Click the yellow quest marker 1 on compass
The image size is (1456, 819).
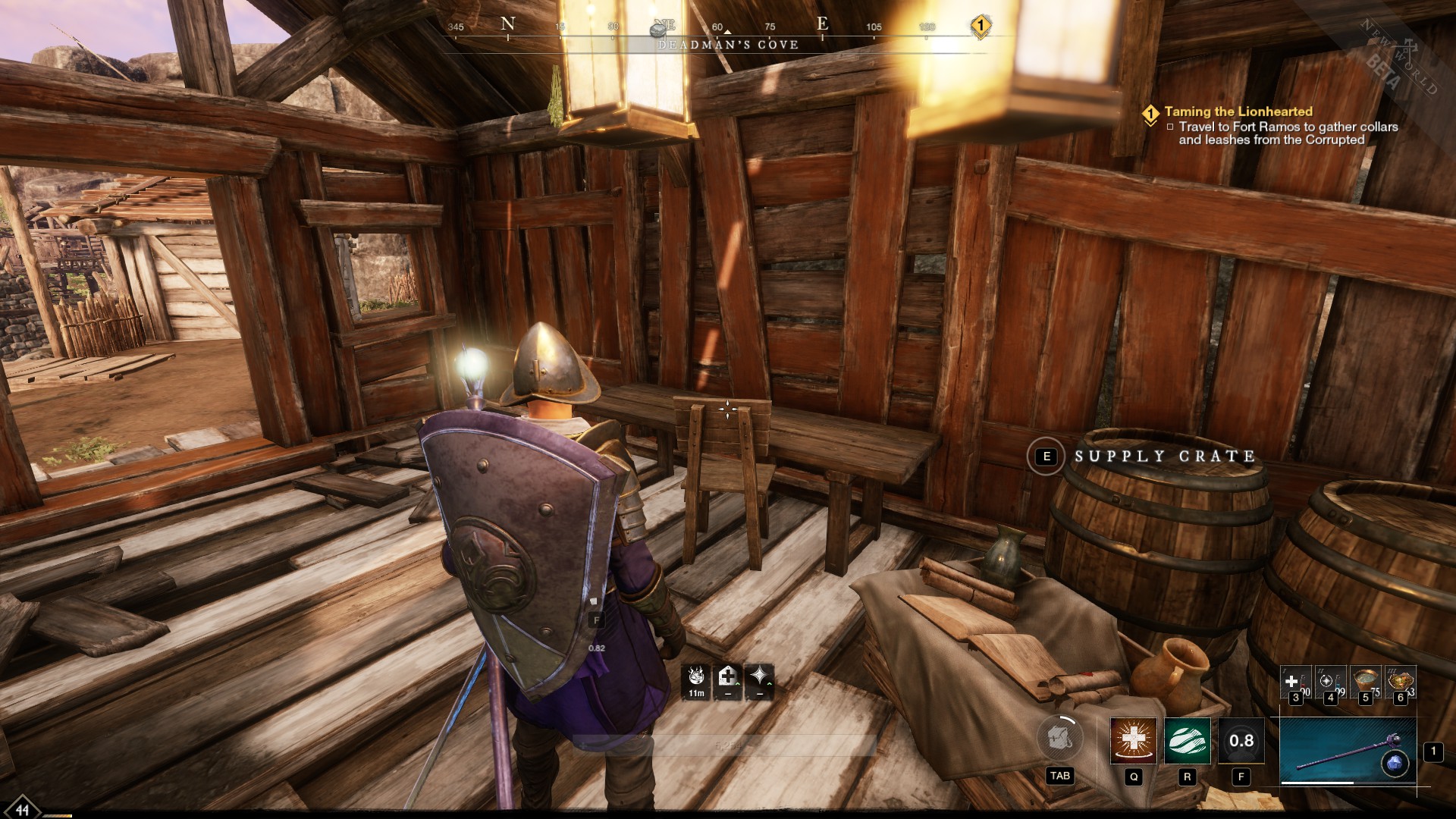(x=981, y=24)
